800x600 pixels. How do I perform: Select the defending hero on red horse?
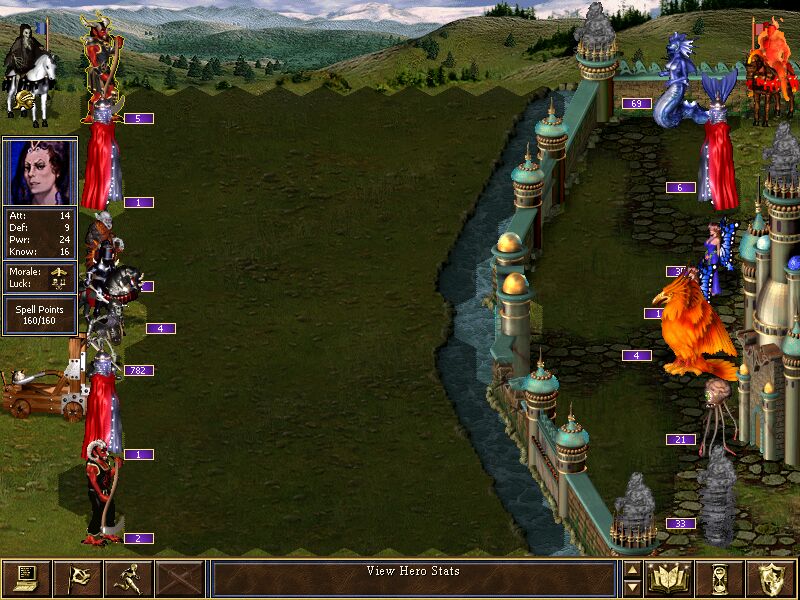(x=768, y=65)
